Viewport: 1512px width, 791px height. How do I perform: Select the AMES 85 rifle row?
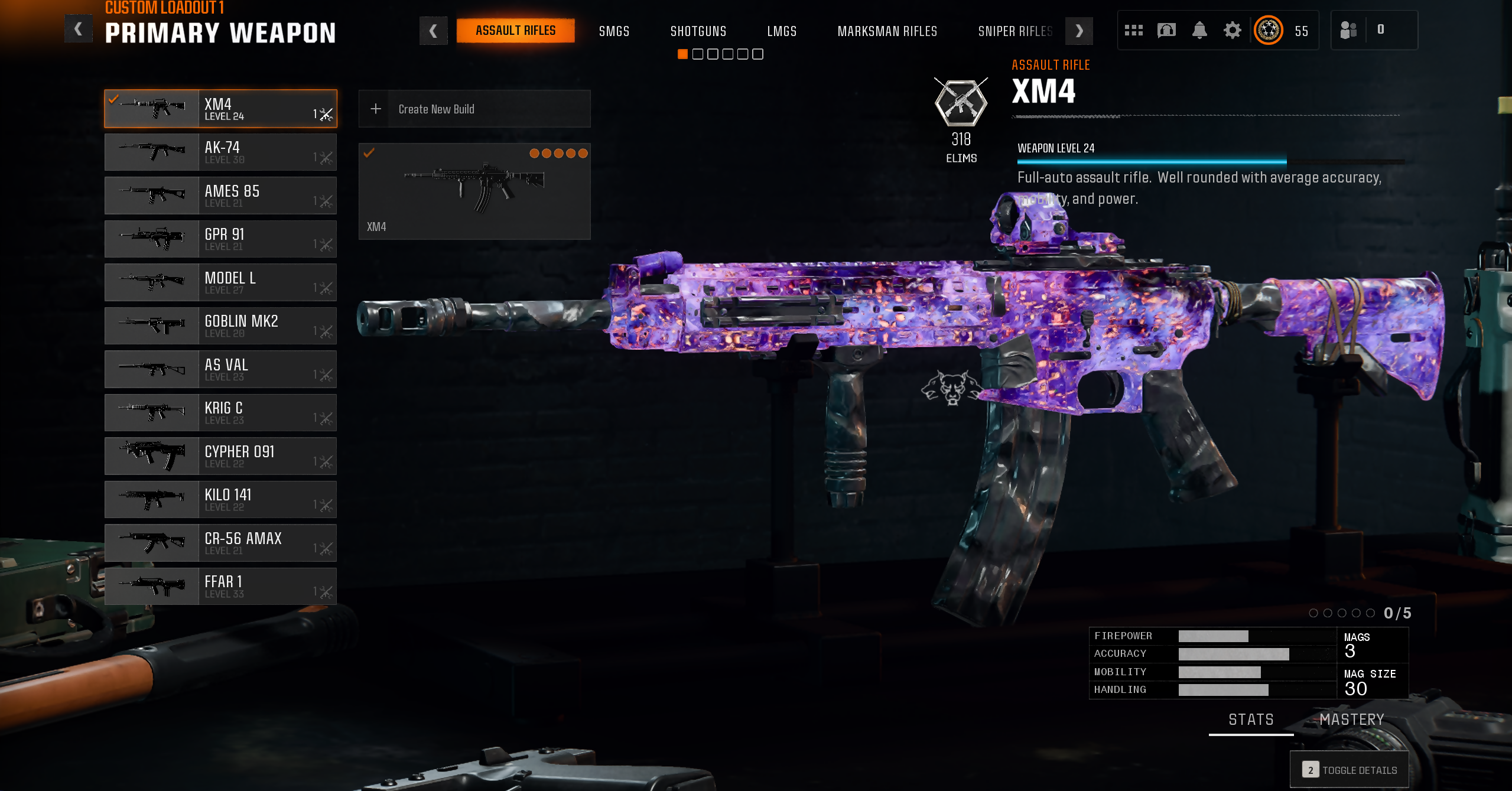coord(220,196)
